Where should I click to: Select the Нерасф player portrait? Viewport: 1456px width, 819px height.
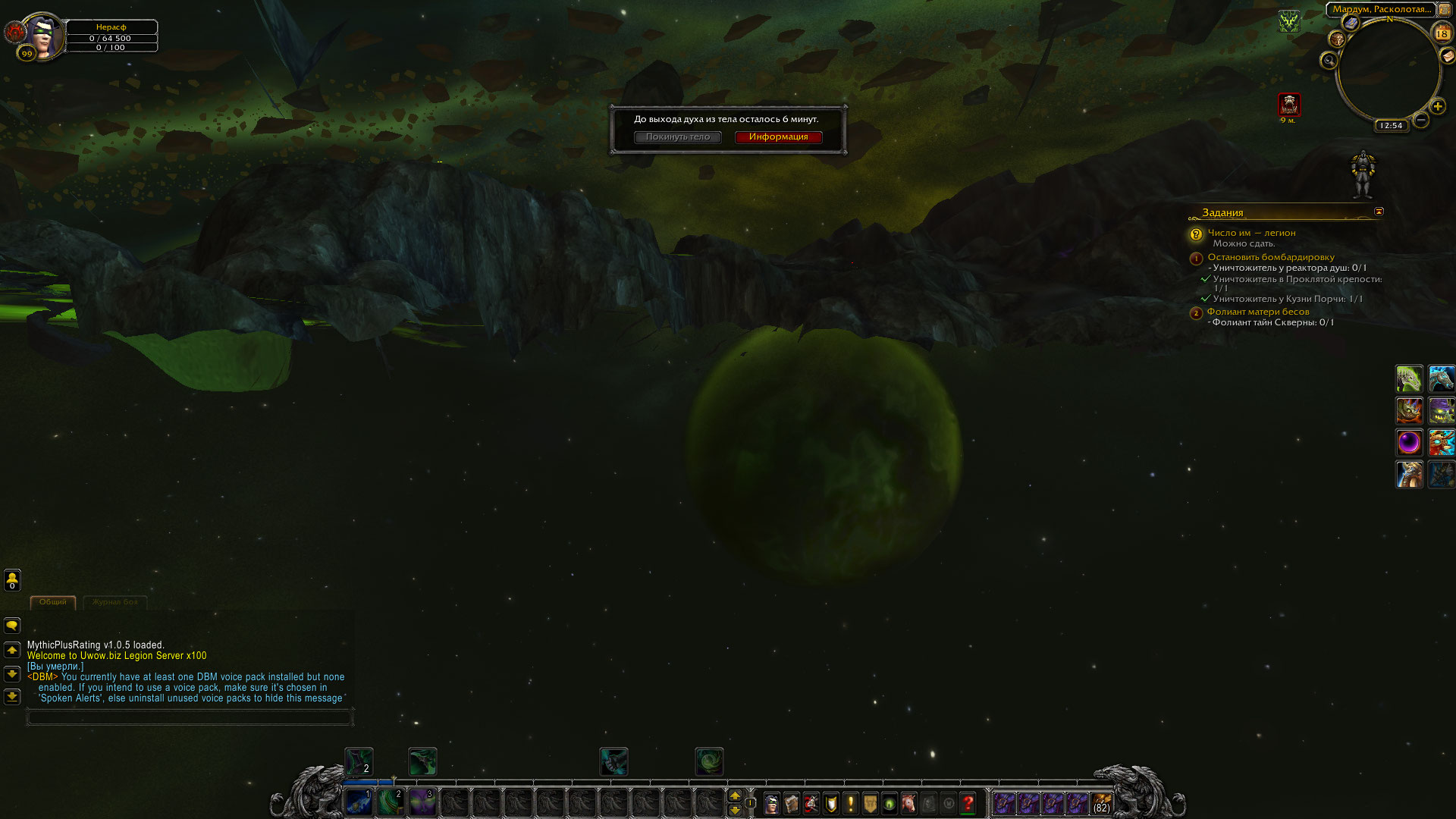[x=44, y=36]
